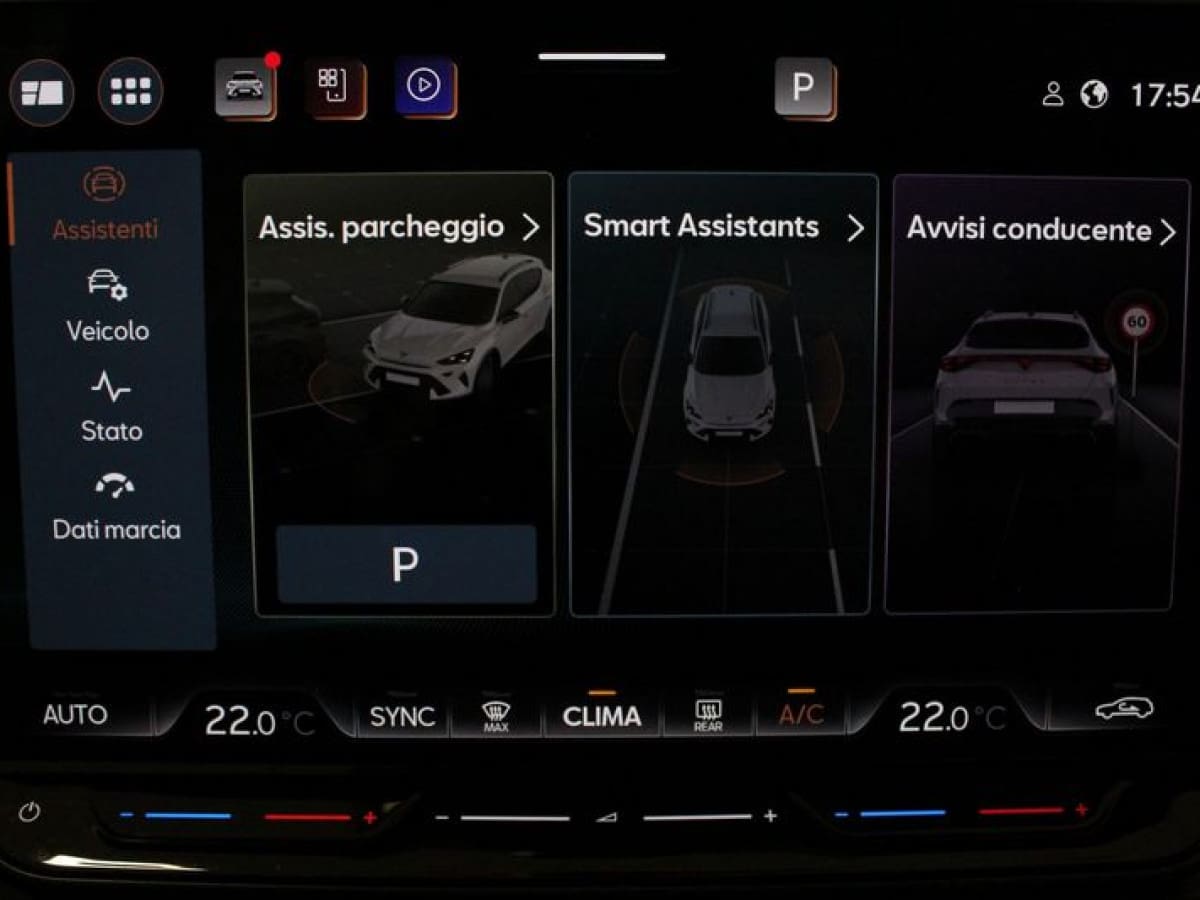
Task: Activate MAX windshield defrost
Action: pos(496,716)
